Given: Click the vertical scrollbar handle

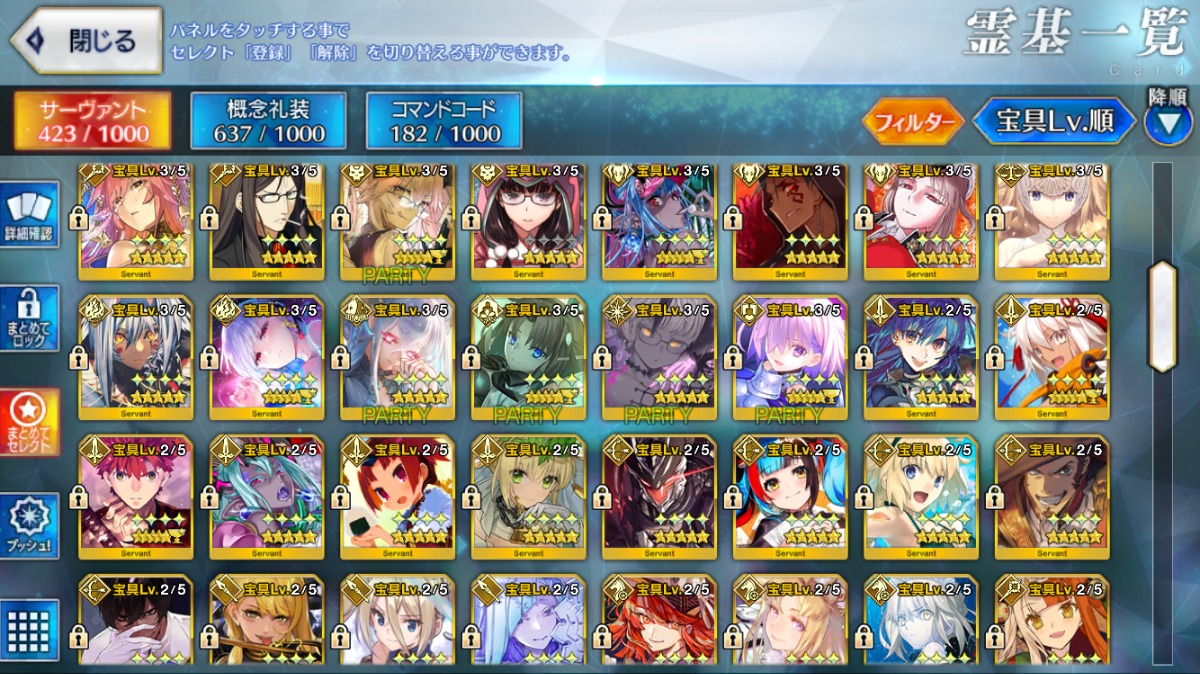Looking at the screenshot, I should [1162, 315].
